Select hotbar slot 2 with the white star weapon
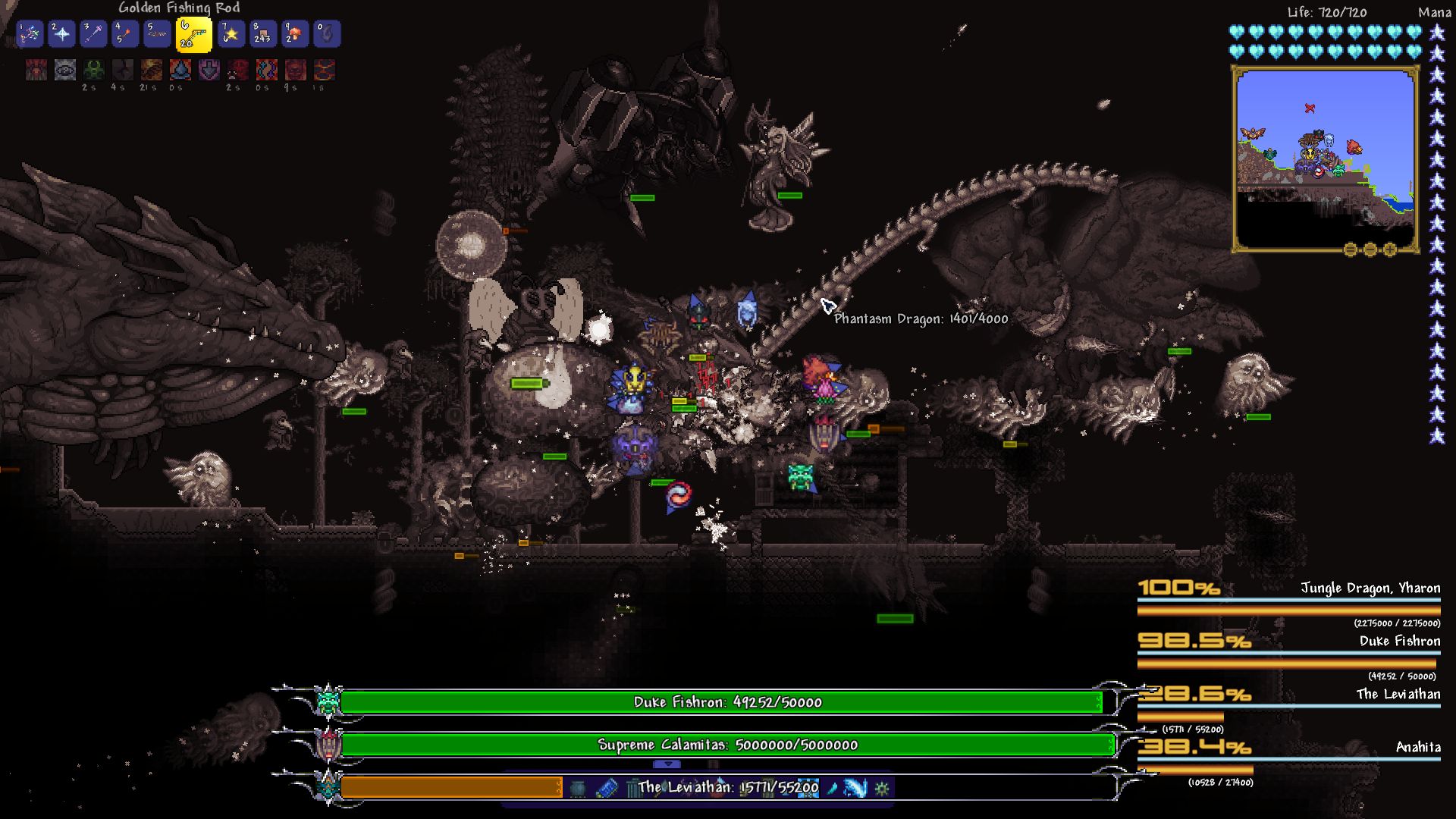Image resolution: width=1456 pixels, height=819 pixels. coord(61,34)
